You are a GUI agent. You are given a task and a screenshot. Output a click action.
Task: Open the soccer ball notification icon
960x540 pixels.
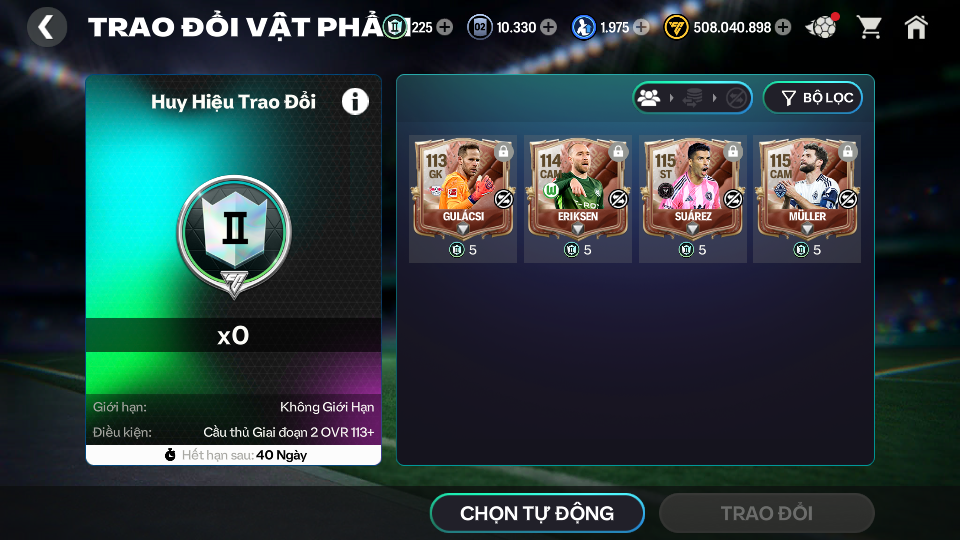point(822,27)
